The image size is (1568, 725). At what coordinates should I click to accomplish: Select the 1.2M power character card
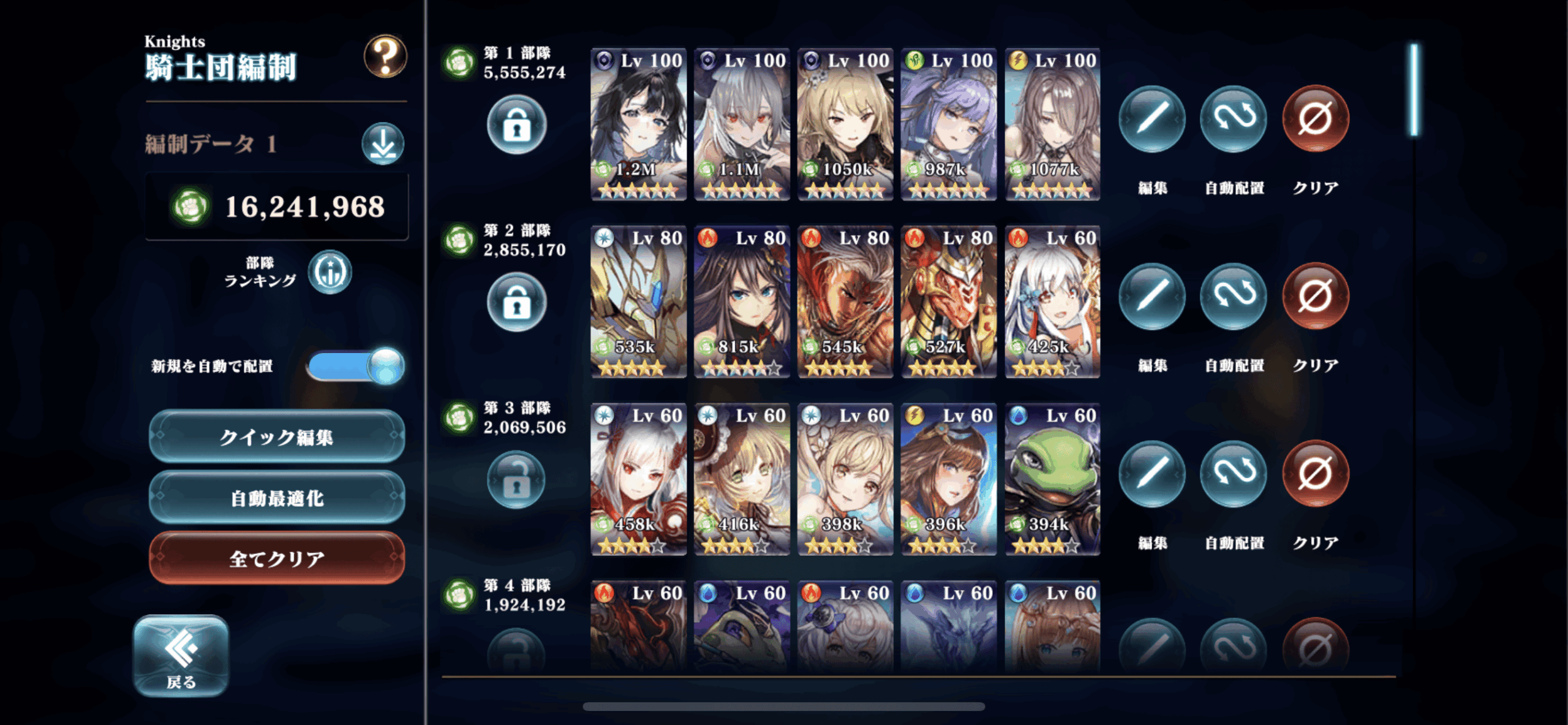pos(638,124)
